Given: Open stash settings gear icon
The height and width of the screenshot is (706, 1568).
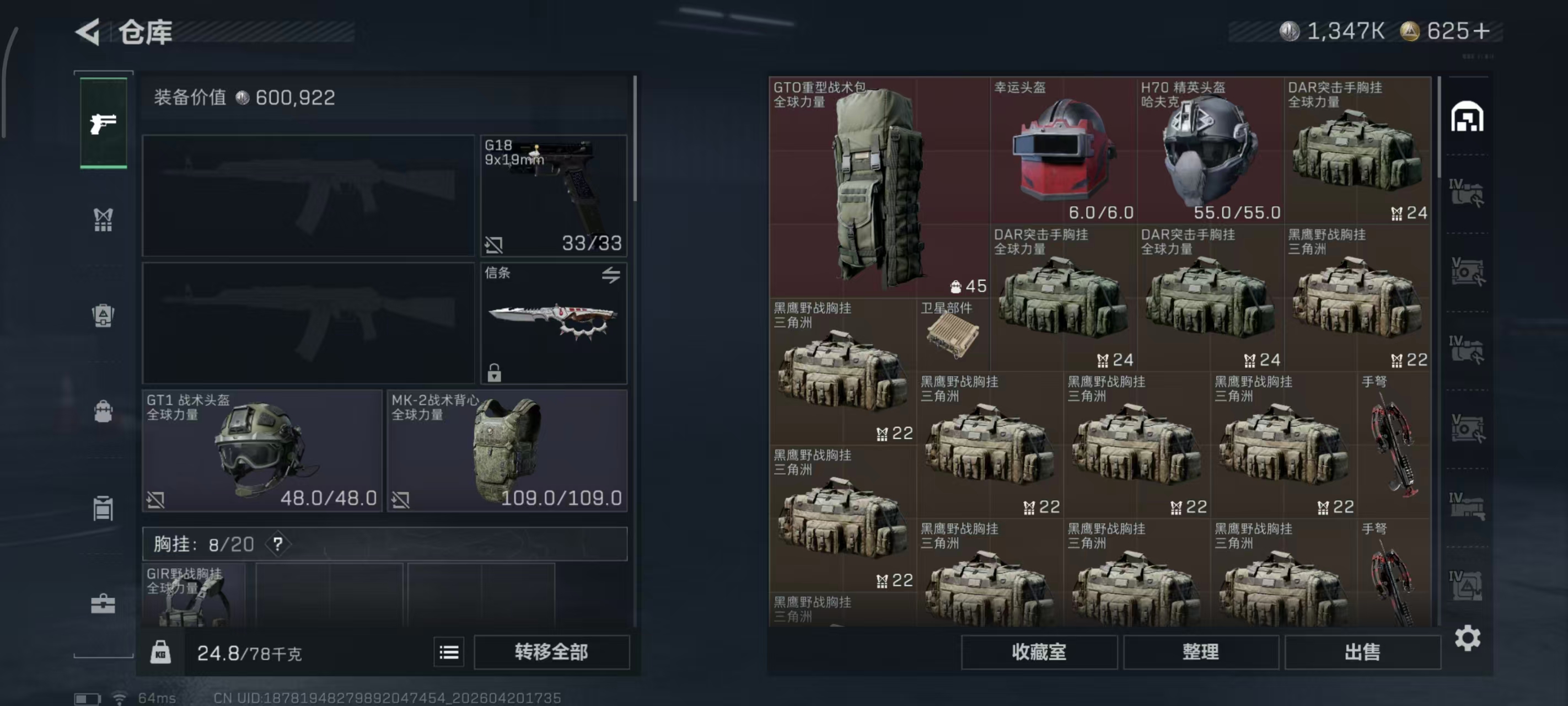Looking at the screenshot, I should (1467, 638).
